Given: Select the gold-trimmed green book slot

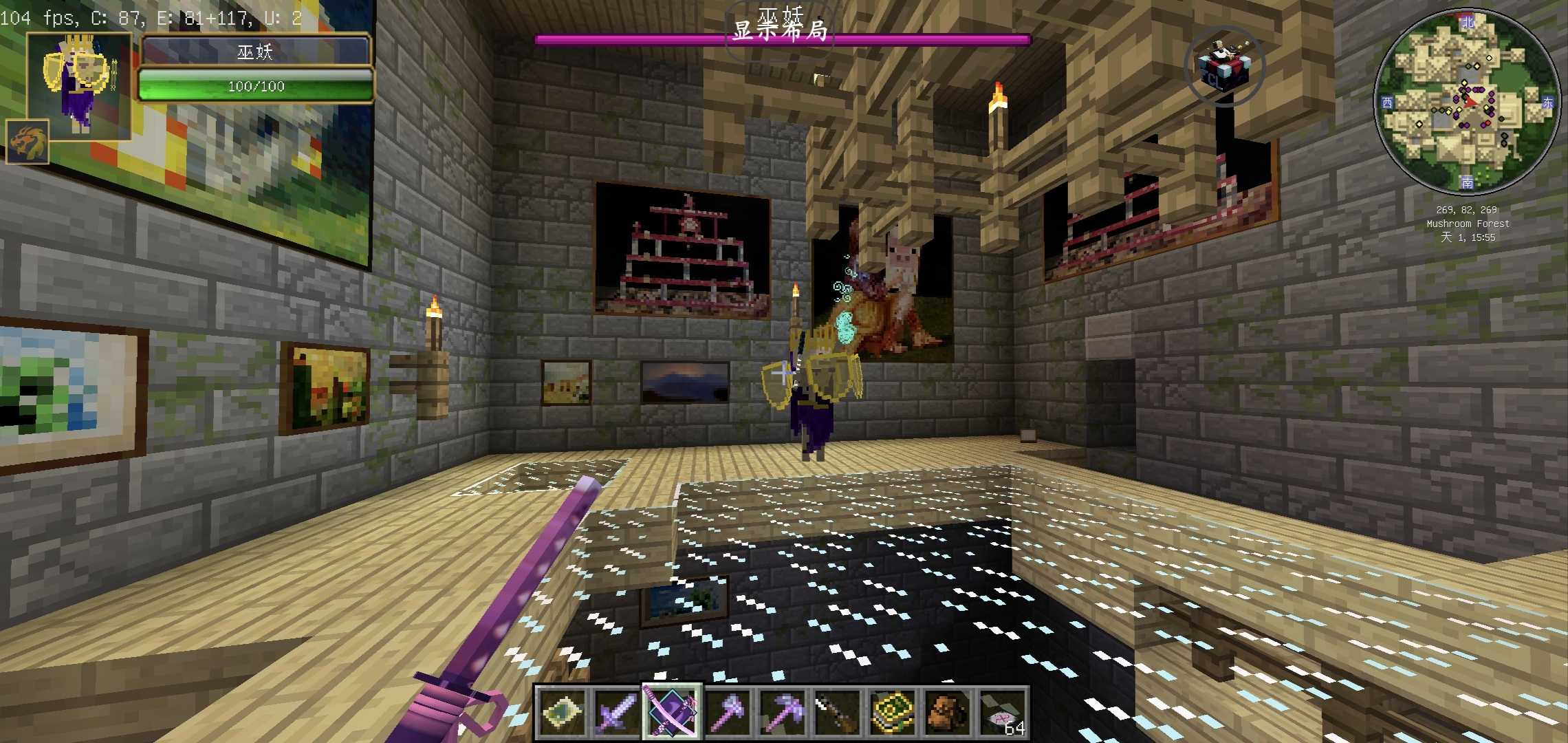Looking at the screenshot, I should pos(891,712).
